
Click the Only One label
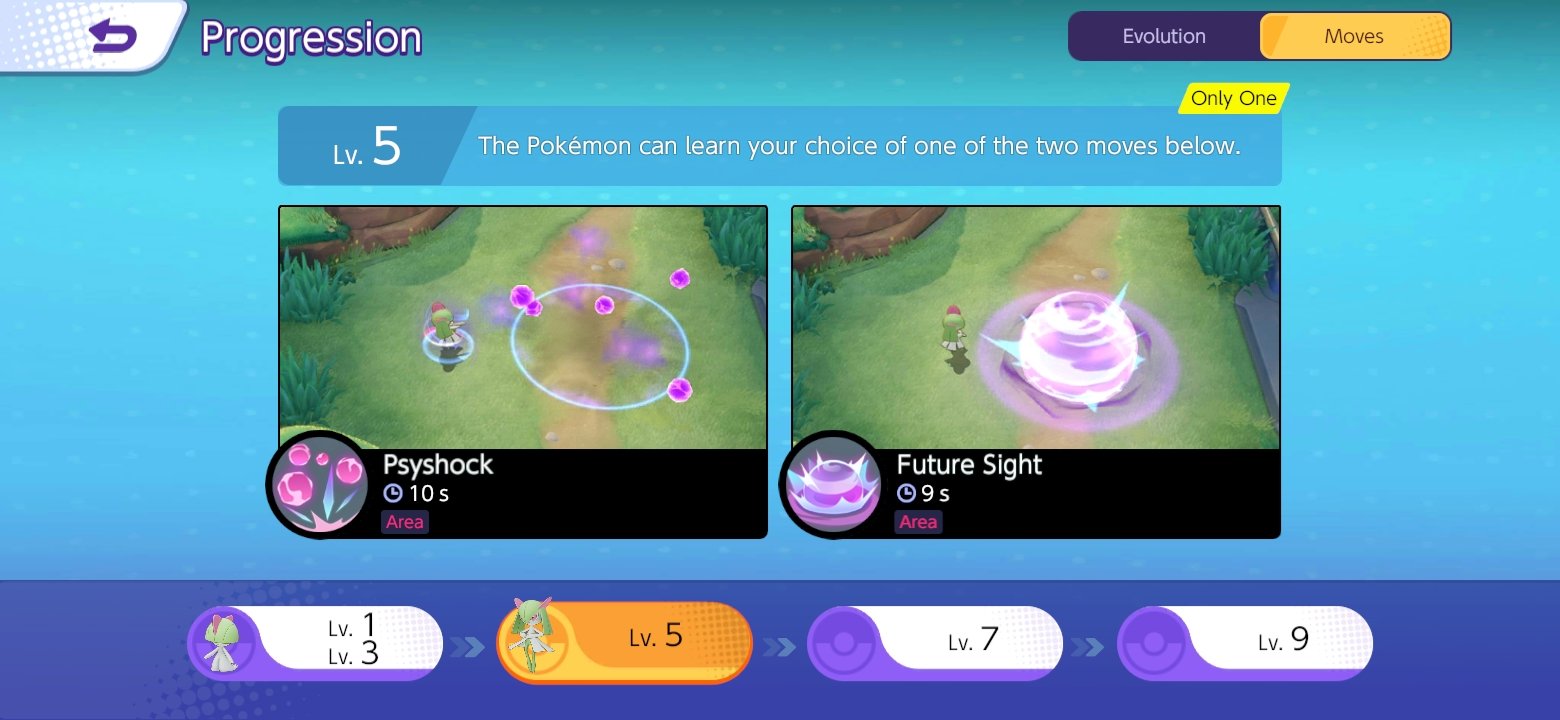coord(1232,98)
